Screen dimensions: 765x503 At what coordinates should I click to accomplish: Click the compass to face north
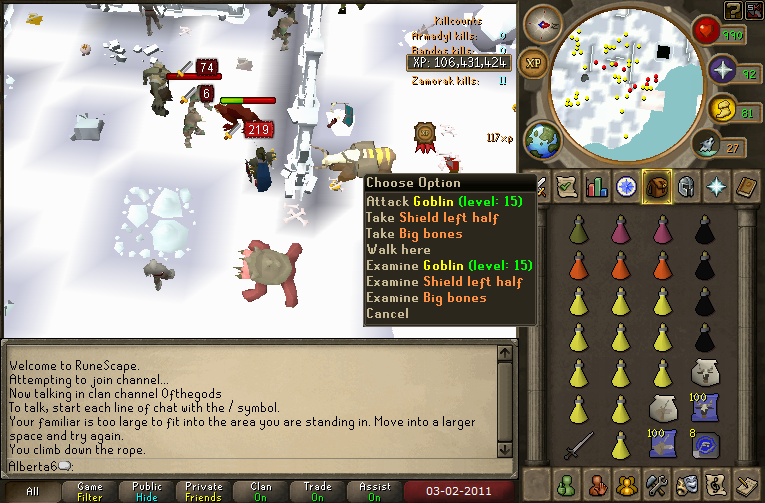544,23
